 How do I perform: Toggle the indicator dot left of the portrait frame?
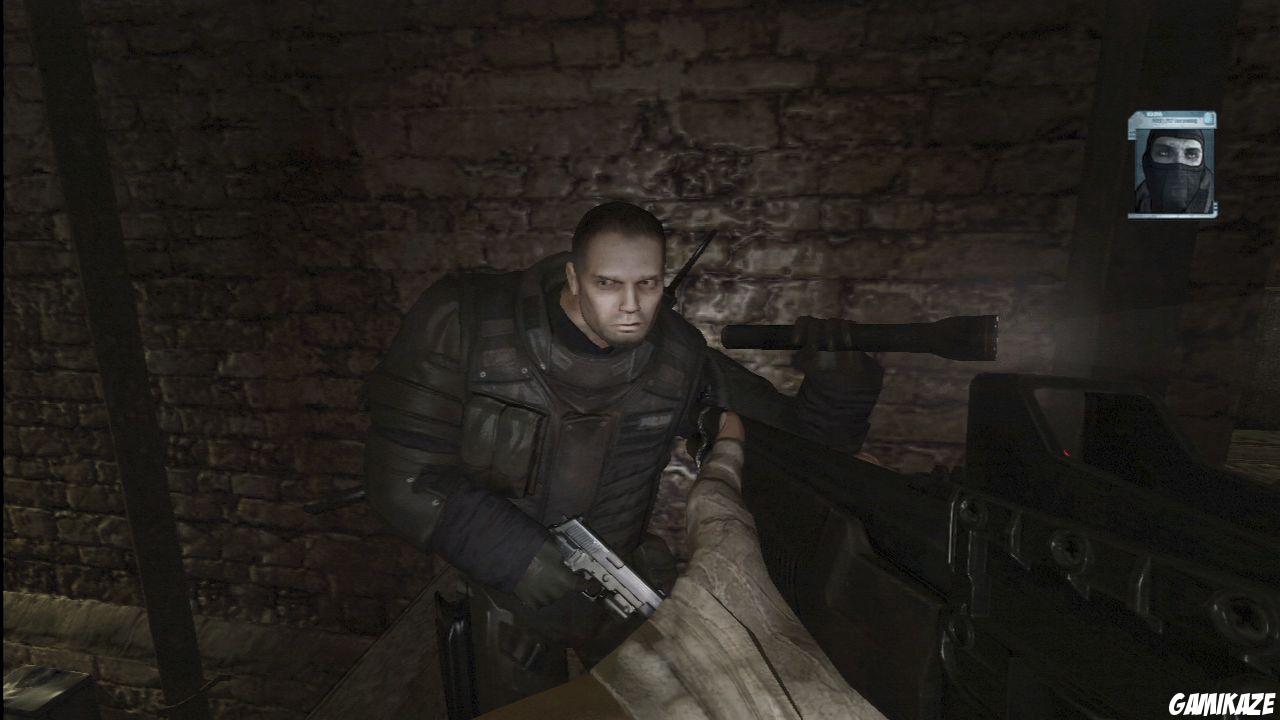[1131, 134]
